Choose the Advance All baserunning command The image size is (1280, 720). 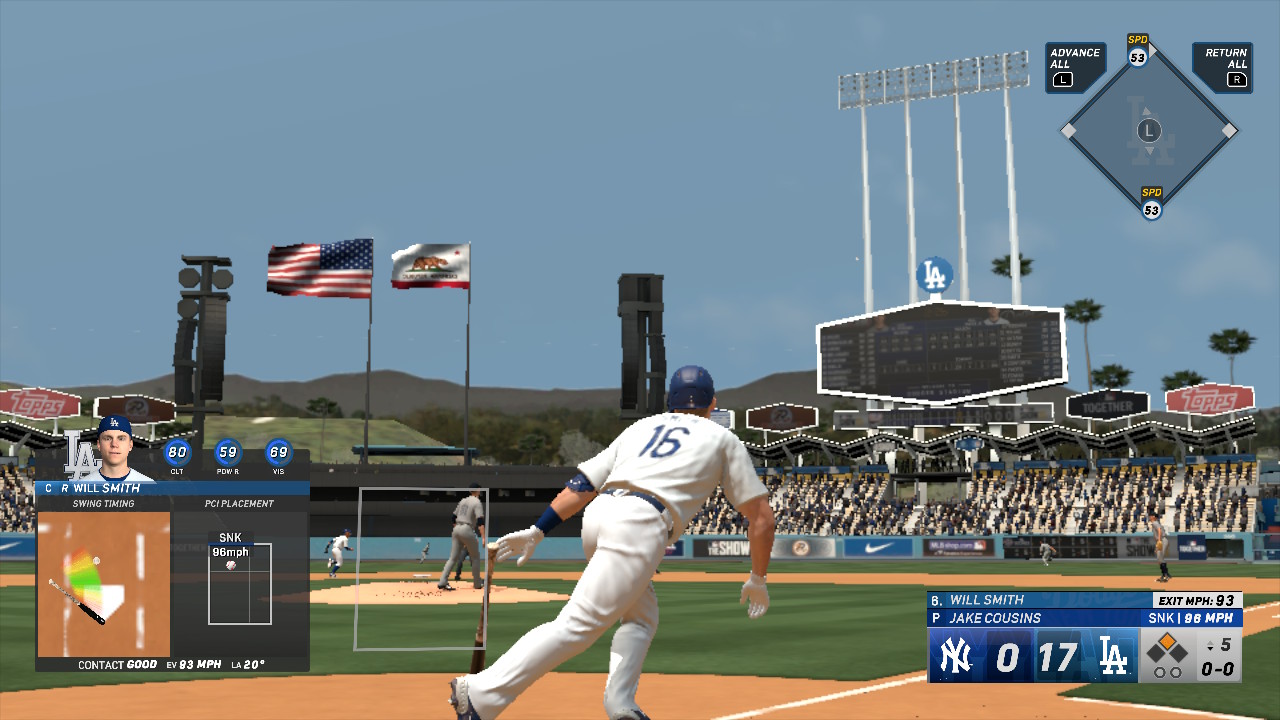[1074, 67]
